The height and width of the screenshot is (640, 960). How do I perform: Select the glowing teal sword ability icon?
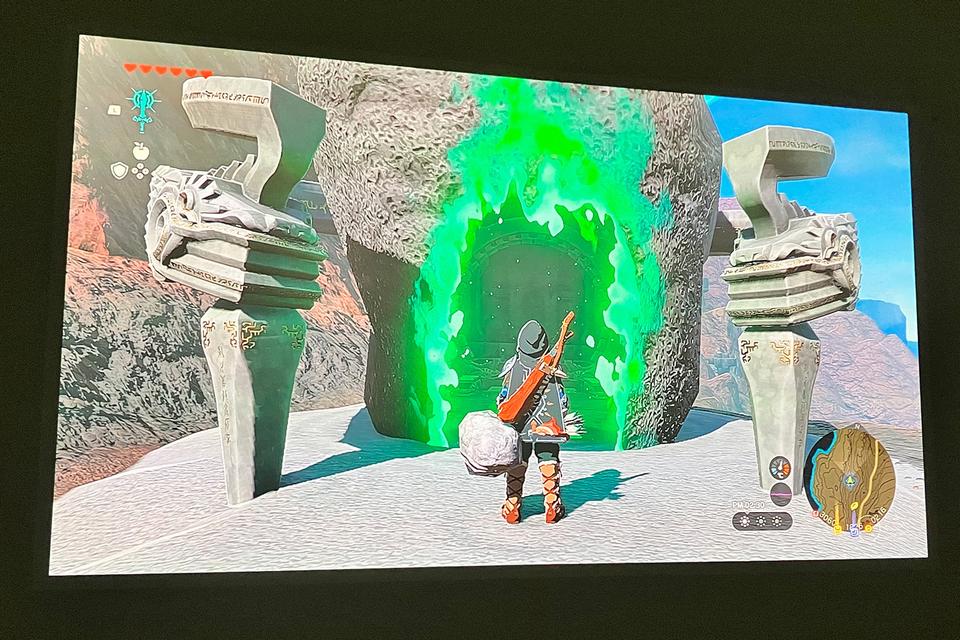pyautogui.click(x=144, y=106)
